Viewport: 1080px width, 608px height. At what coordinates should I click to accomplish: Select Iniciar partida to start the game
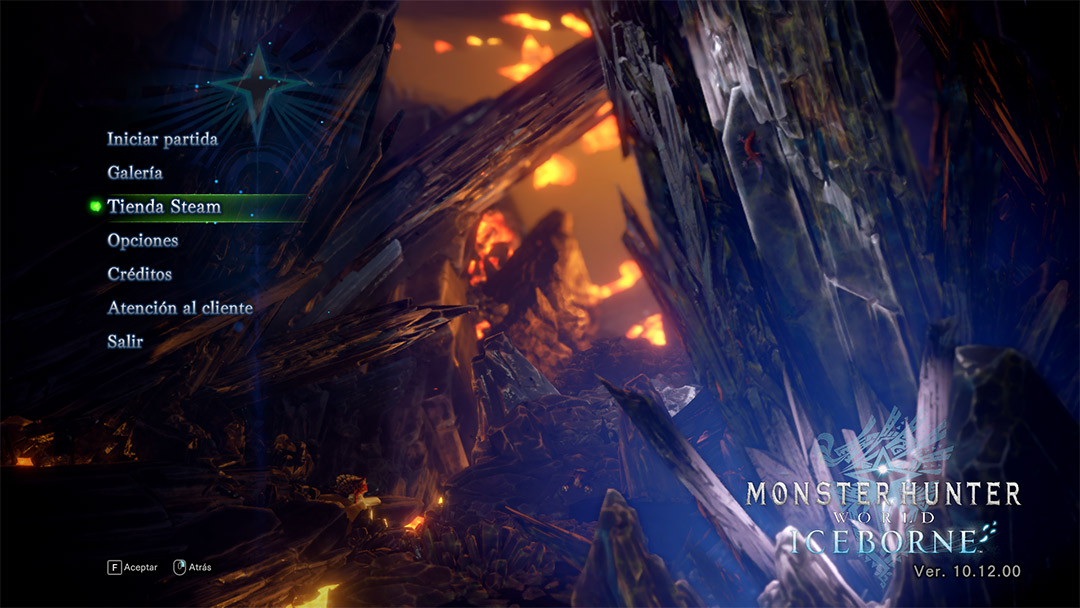pos(162,139)
